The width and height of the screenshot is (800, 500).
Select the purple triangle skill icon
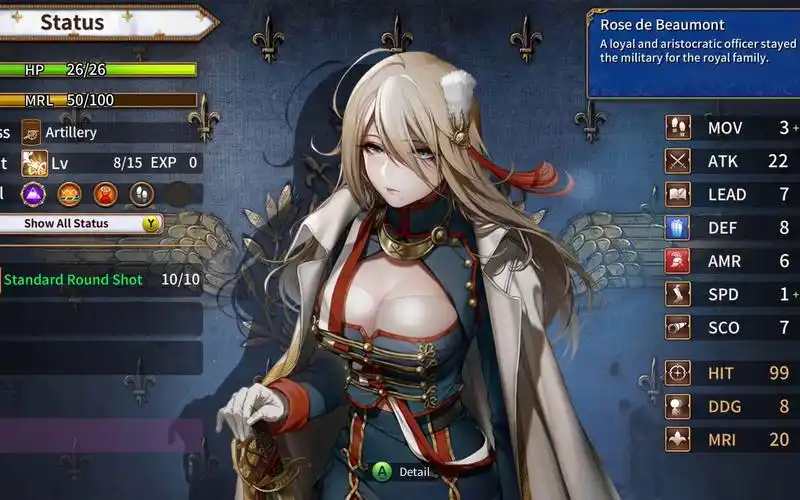pos(33,193)
